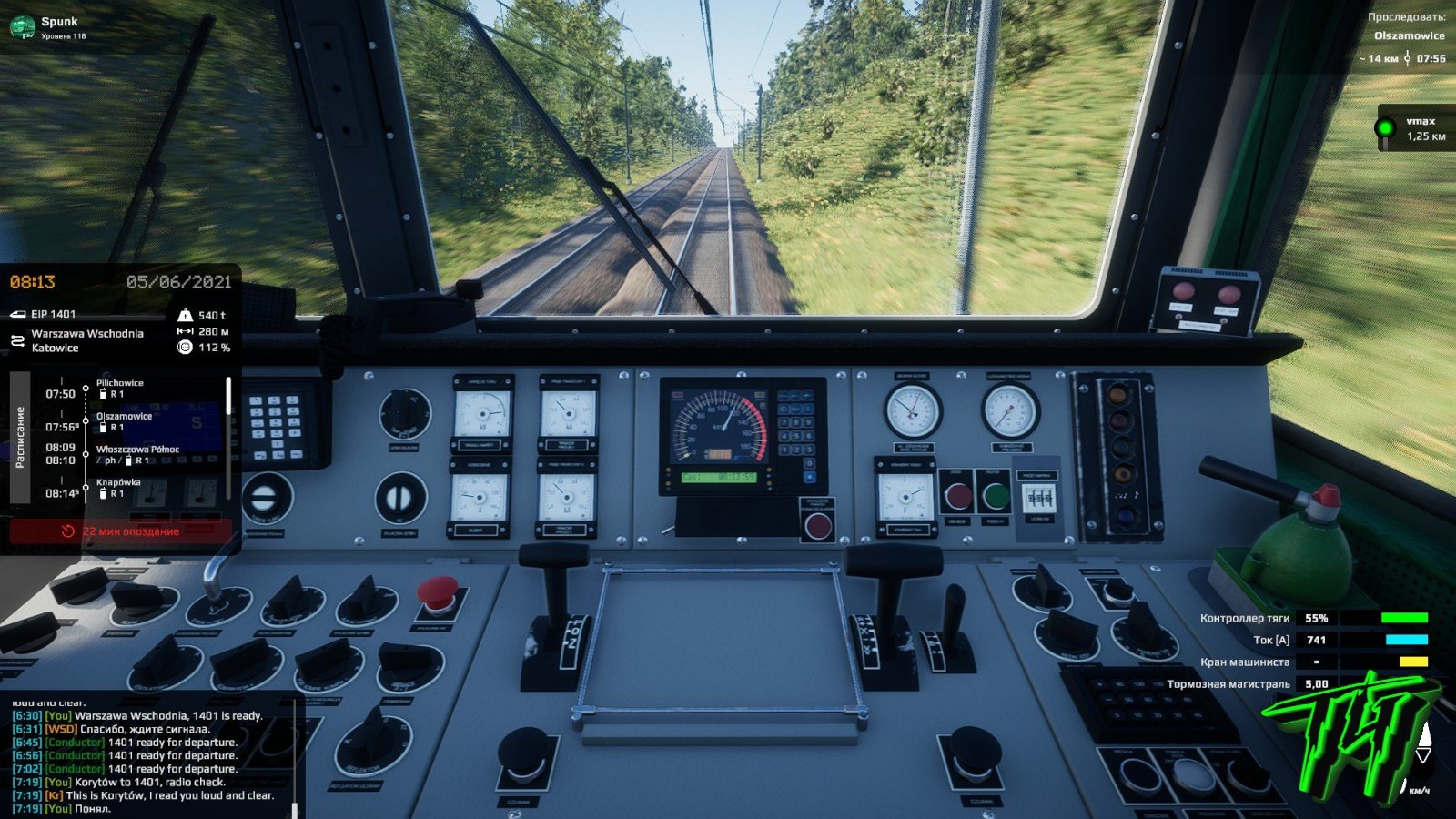Select the Knapówka timetable row
1456x819 pixels.
118,488
